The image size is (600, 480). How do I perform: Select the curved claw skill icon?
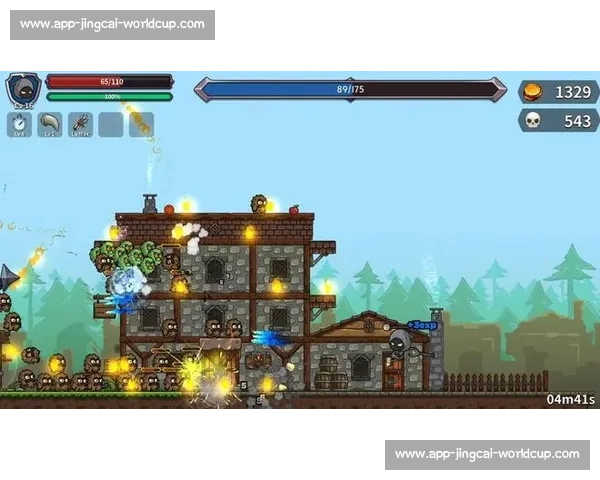pyautogui.click(x=50, y=124)
